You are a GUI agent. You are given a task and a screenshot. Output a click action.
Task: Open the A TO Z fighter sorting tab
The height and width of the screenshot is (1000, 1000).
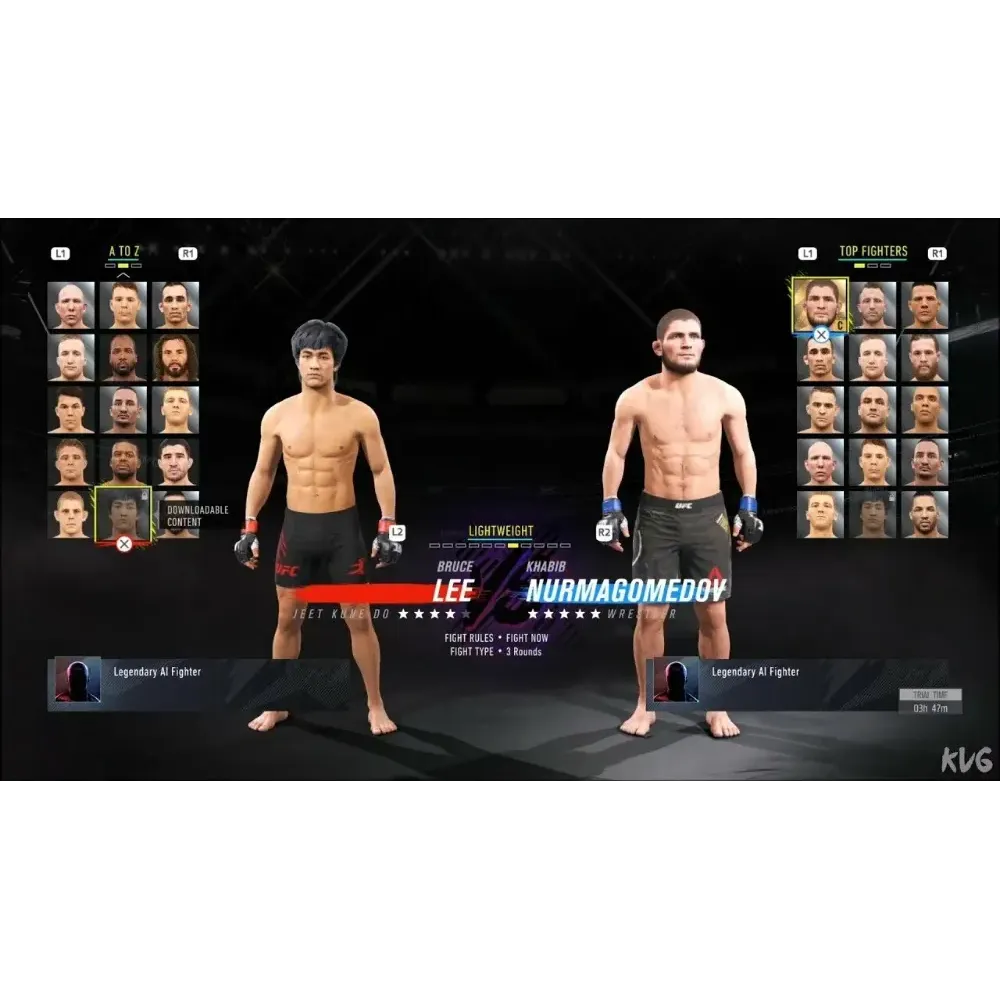124,252
